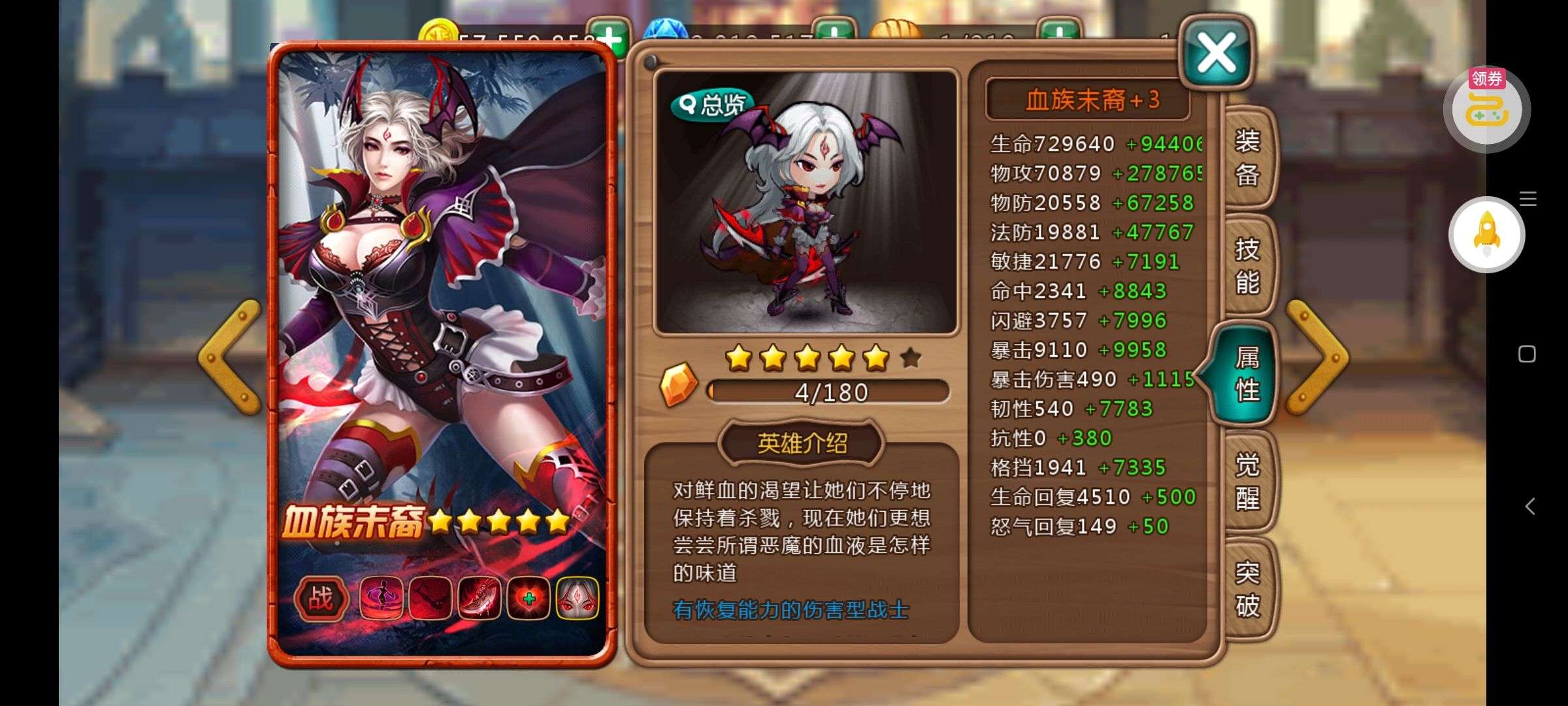Screen dimensions: 1568x706
Task: Switch to the 装备 equipment tab
Action: point(1247,158)
